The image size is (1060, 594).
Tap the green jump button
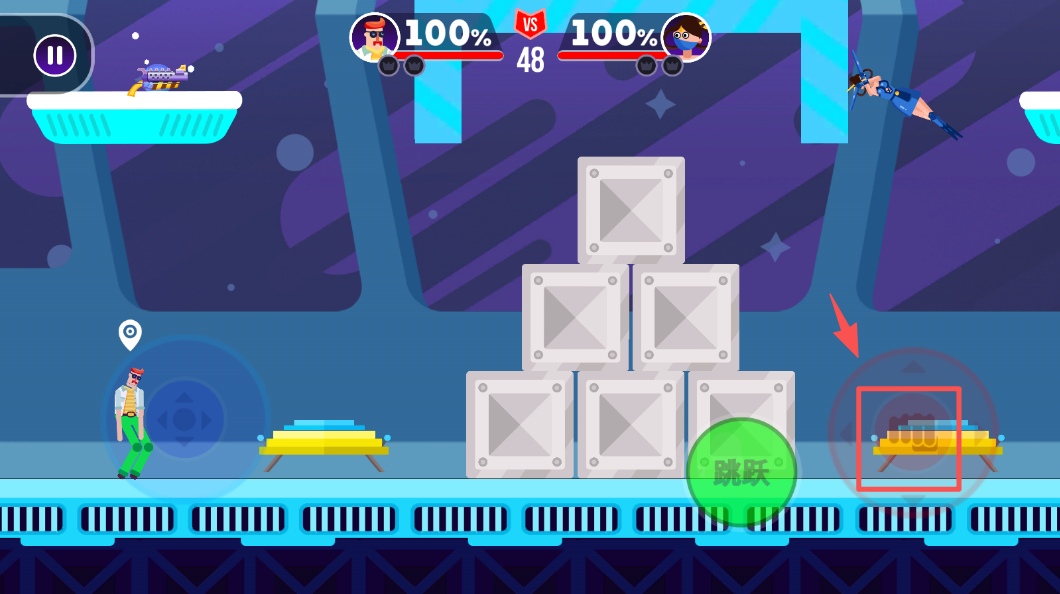tap(741, 472)
